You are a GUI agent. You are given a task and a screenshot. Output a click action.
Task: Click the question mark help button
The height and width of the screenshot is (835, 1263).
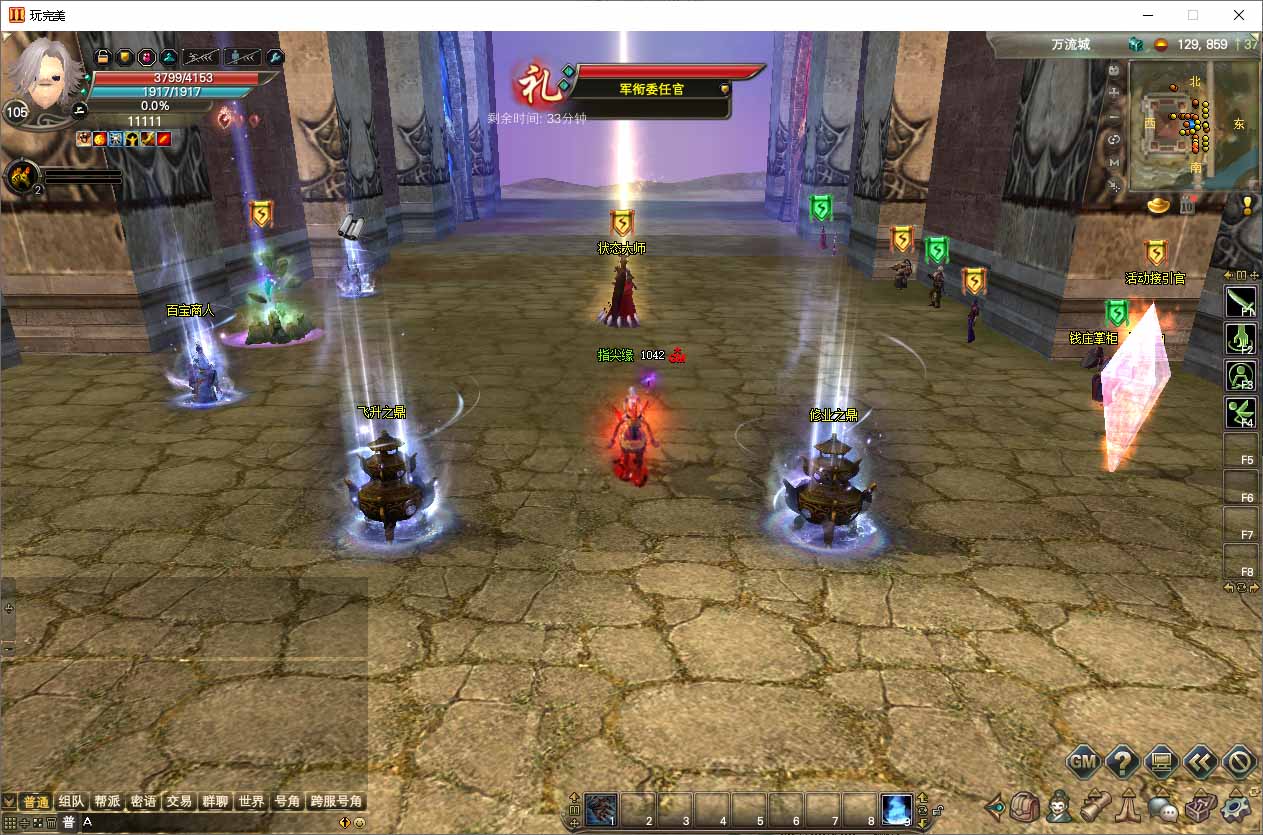(x=1122, y=762)
